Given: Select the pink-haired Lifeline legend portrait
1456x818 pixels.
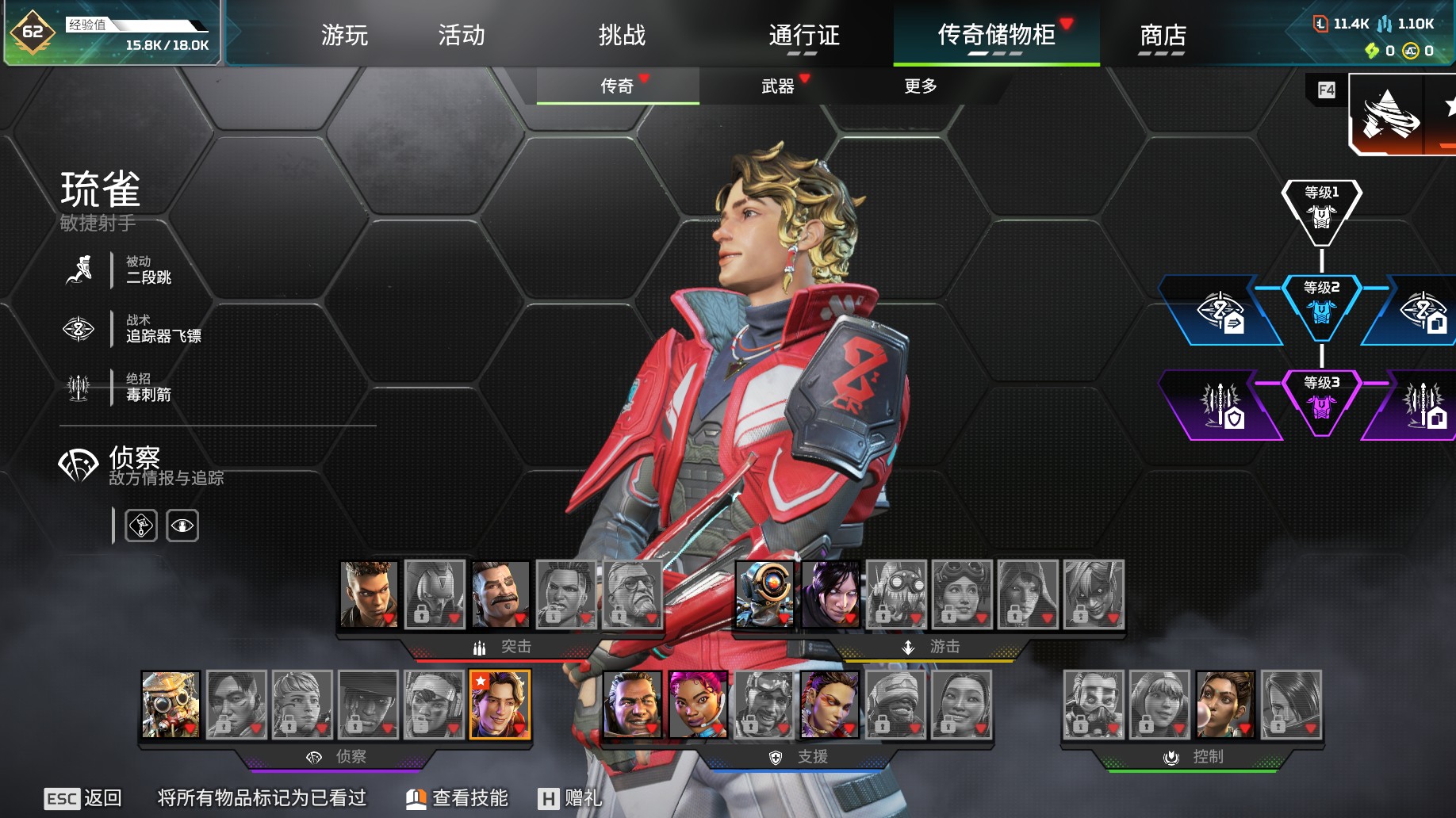Looking at the screenshot, I should (698, 704).
